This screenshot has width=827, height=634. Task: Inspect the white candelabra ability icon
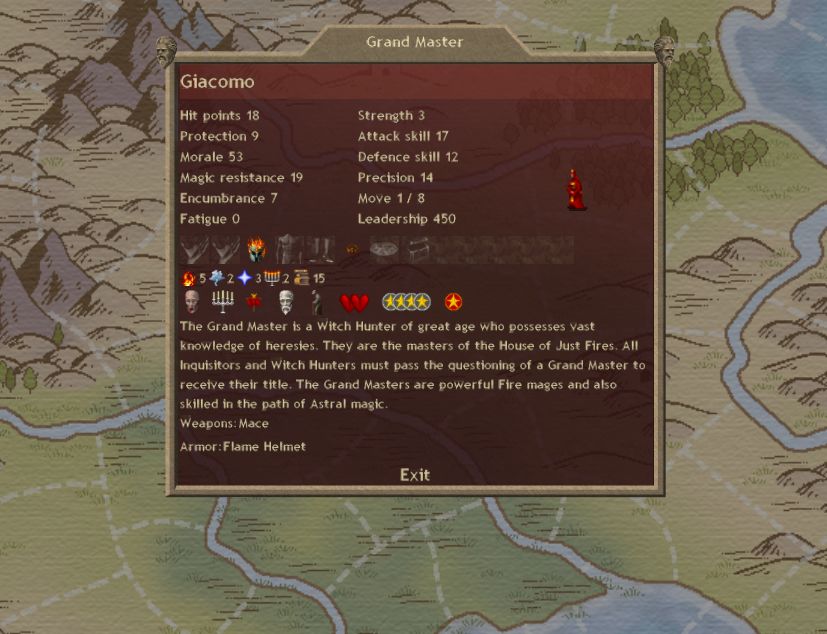click(x=222, y=301)
